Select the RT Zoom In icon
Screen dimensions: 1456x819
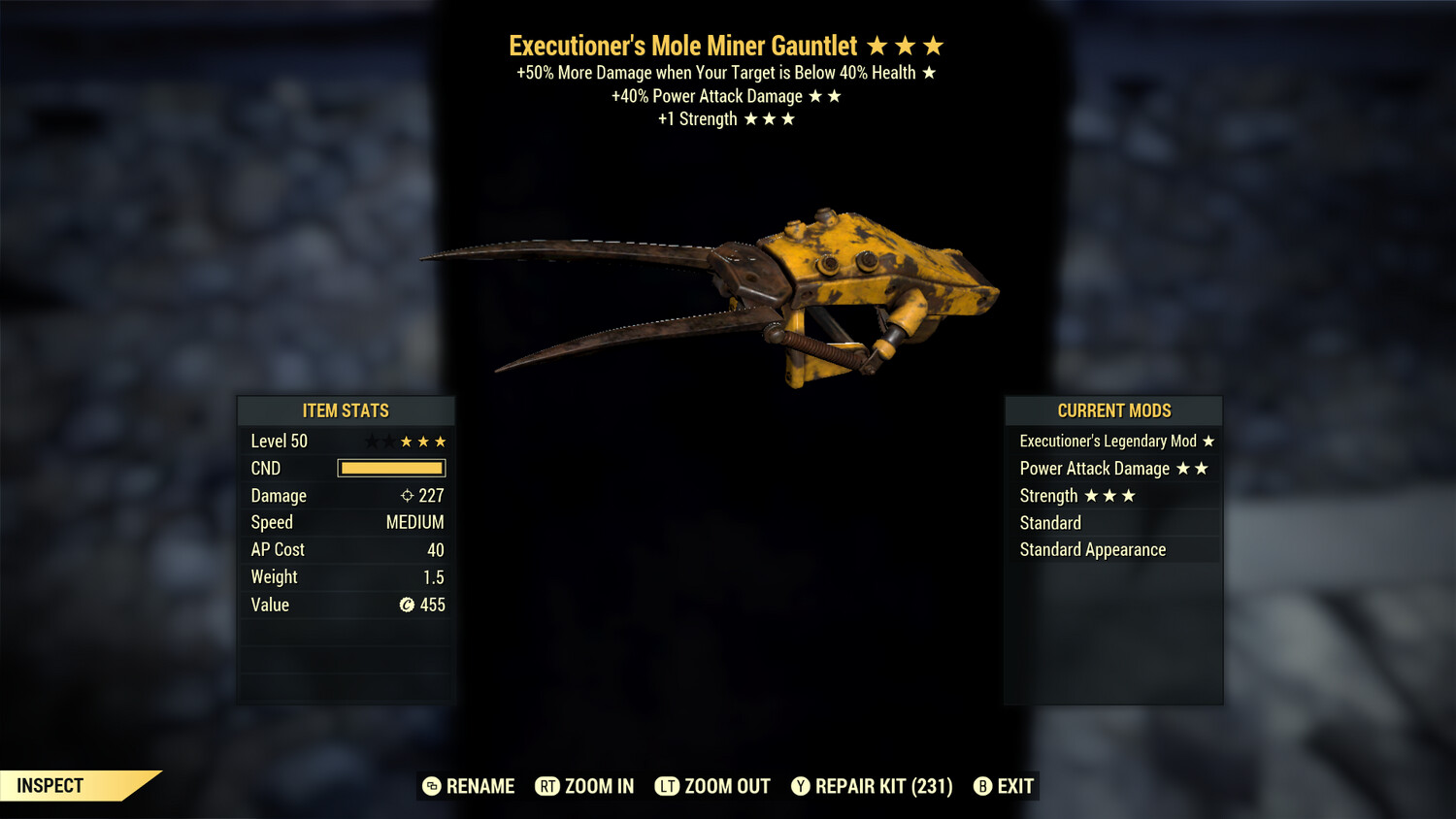(548, 786)
